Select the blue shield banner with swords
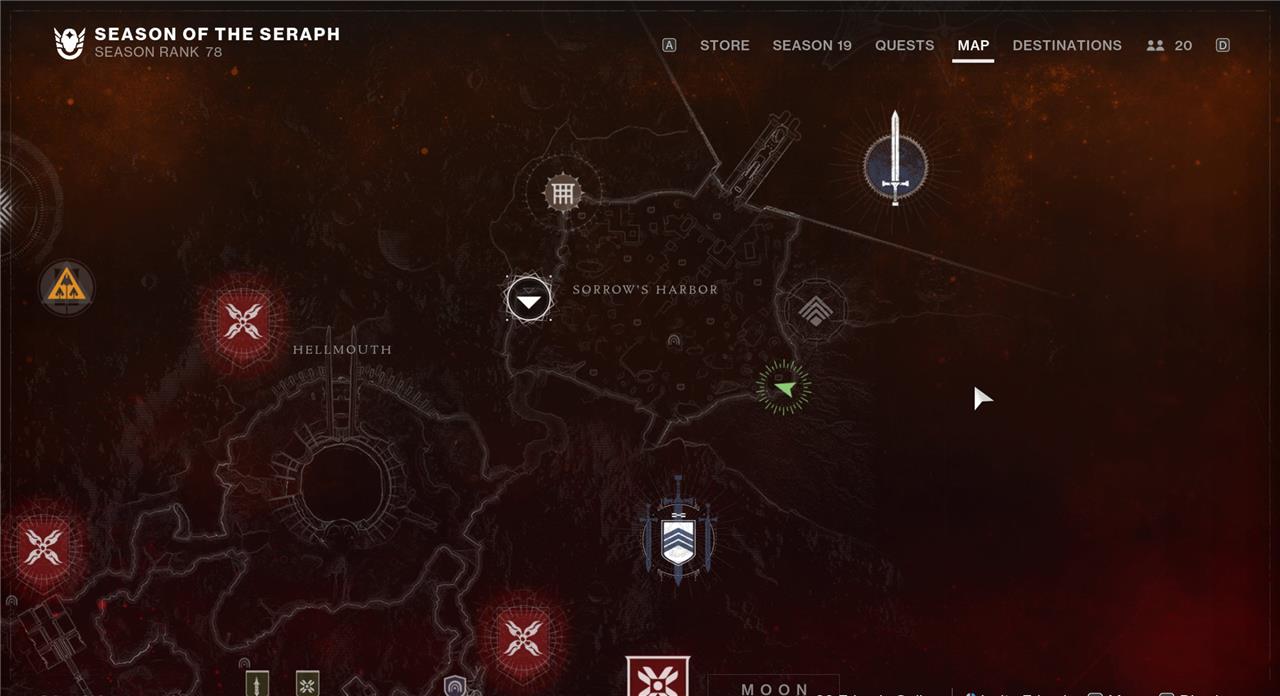Viewport: 1280px width, 696px height. [678, 532]
